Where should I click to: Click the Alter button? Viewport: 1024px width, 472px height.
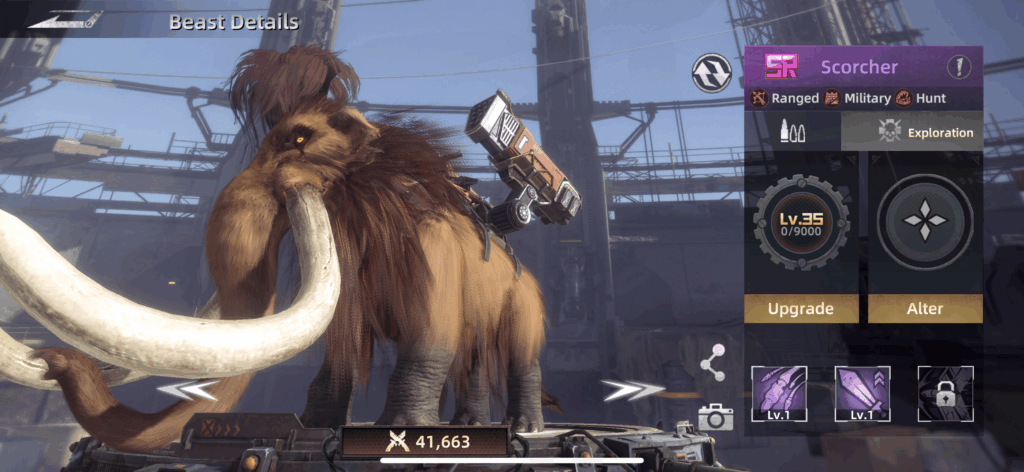tap(925, 308)
